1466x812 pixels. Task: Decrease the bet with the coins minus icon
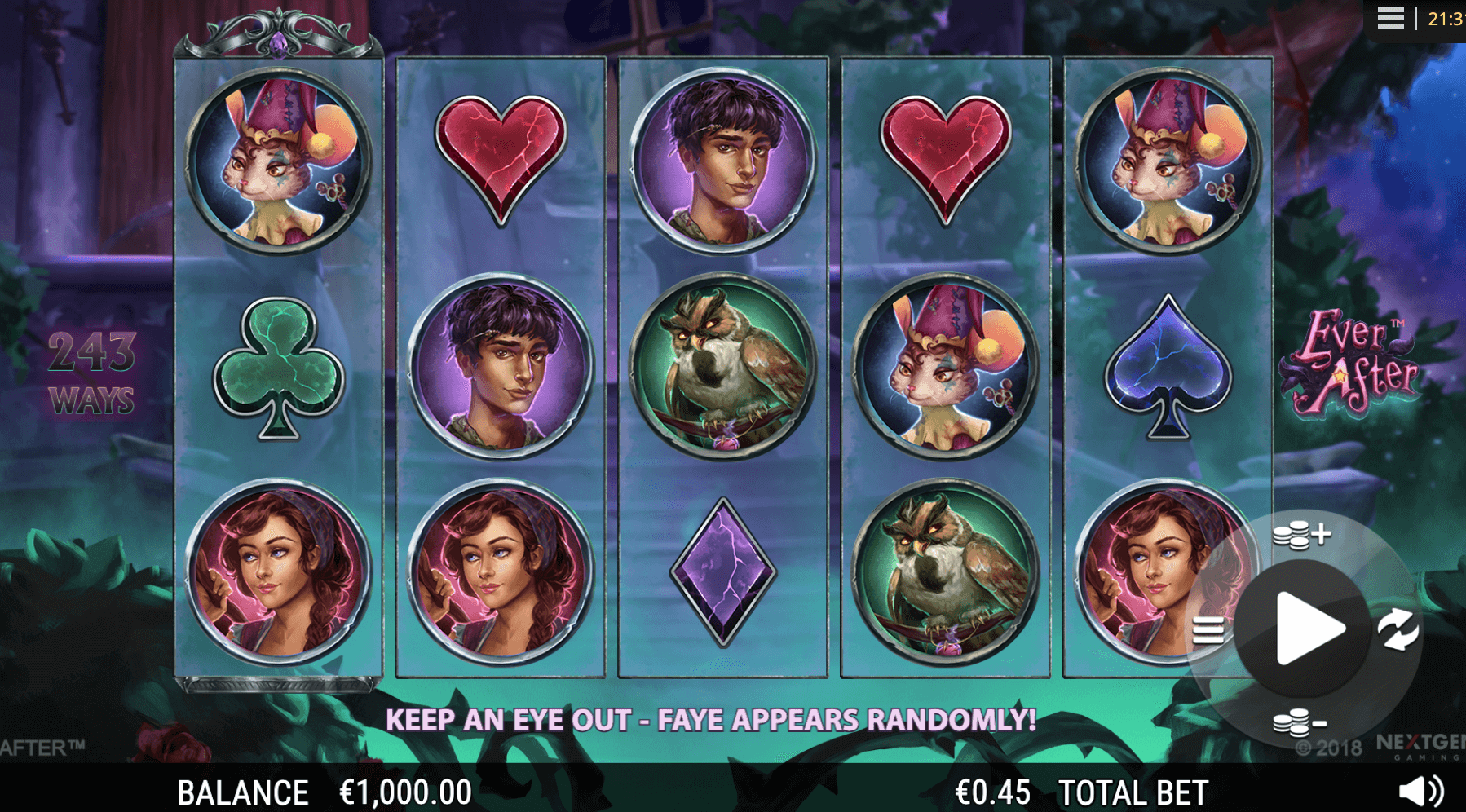tap(1300, 722)
